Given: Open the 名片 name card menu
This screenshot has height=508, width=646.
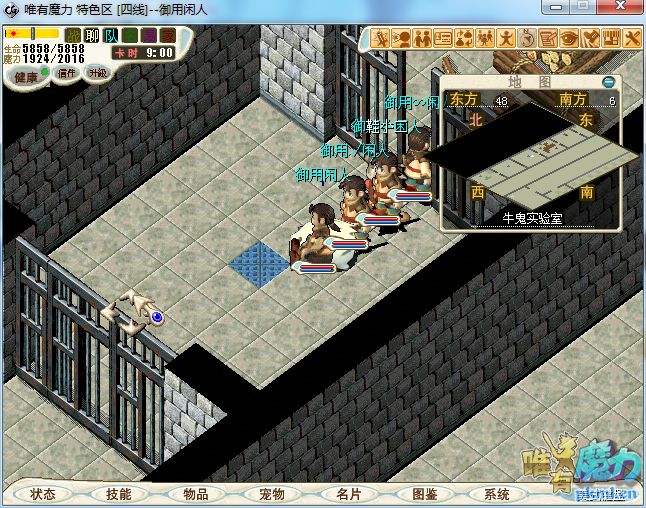Looking at the screenshot, I should click(348, 494).
